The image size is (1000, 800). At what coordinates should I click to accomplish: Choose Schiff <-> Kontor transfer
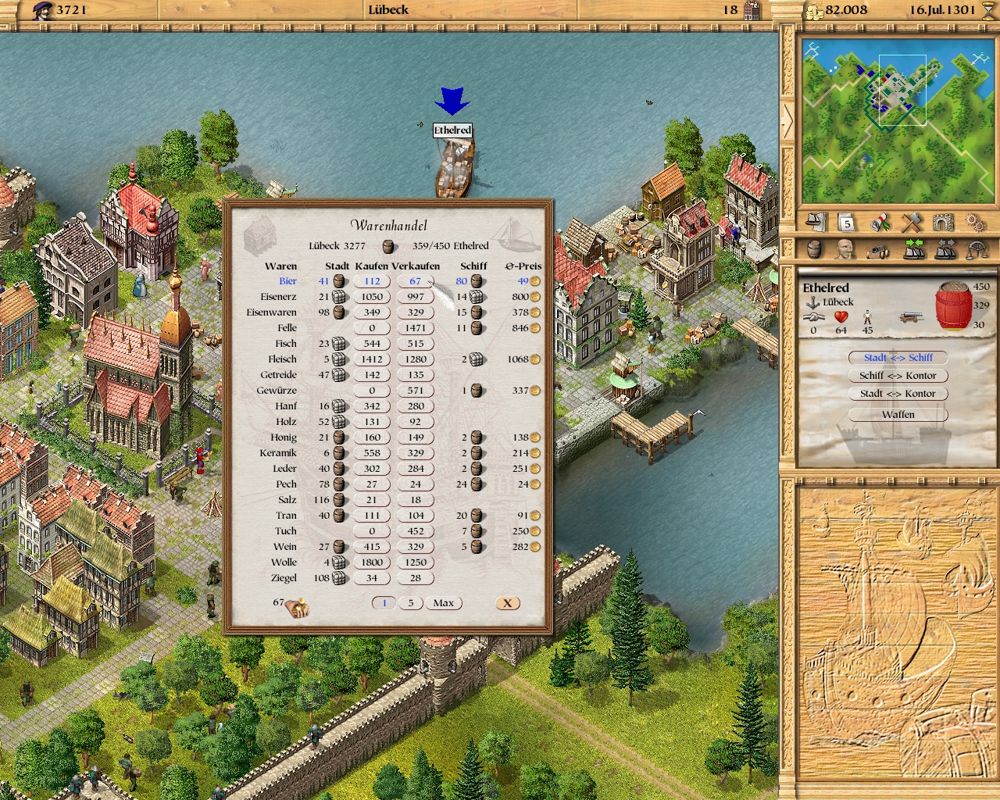click(x=898, y=376)
